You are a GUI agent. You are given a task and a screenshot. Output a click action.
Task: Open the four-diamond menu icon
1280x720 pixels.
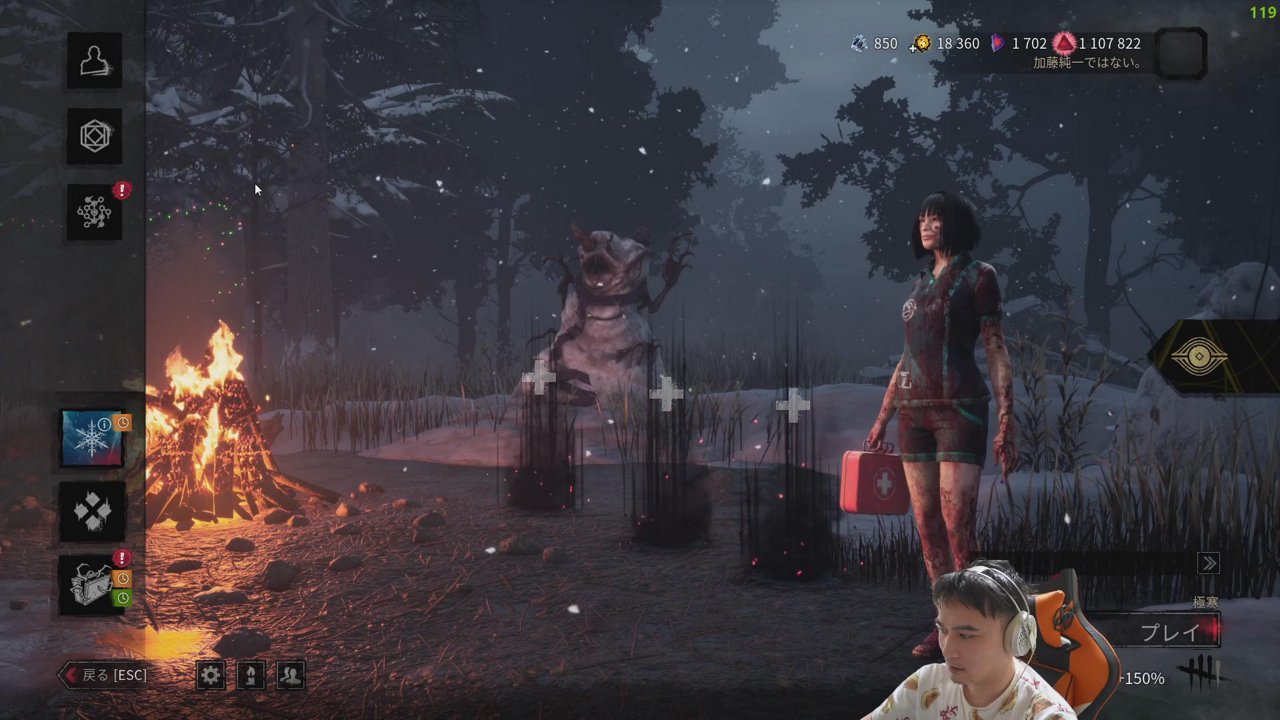pyautogui.click(x=92, y=512)
